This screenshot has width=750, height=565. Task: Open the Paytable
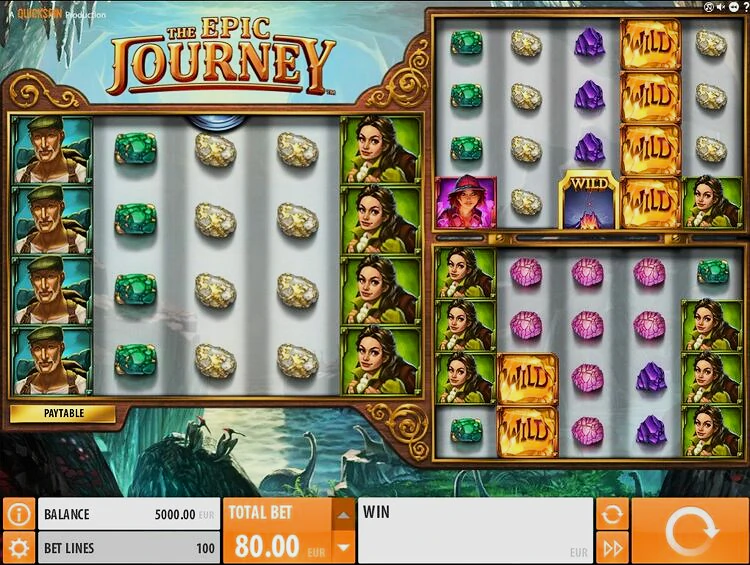click(63, 413)
